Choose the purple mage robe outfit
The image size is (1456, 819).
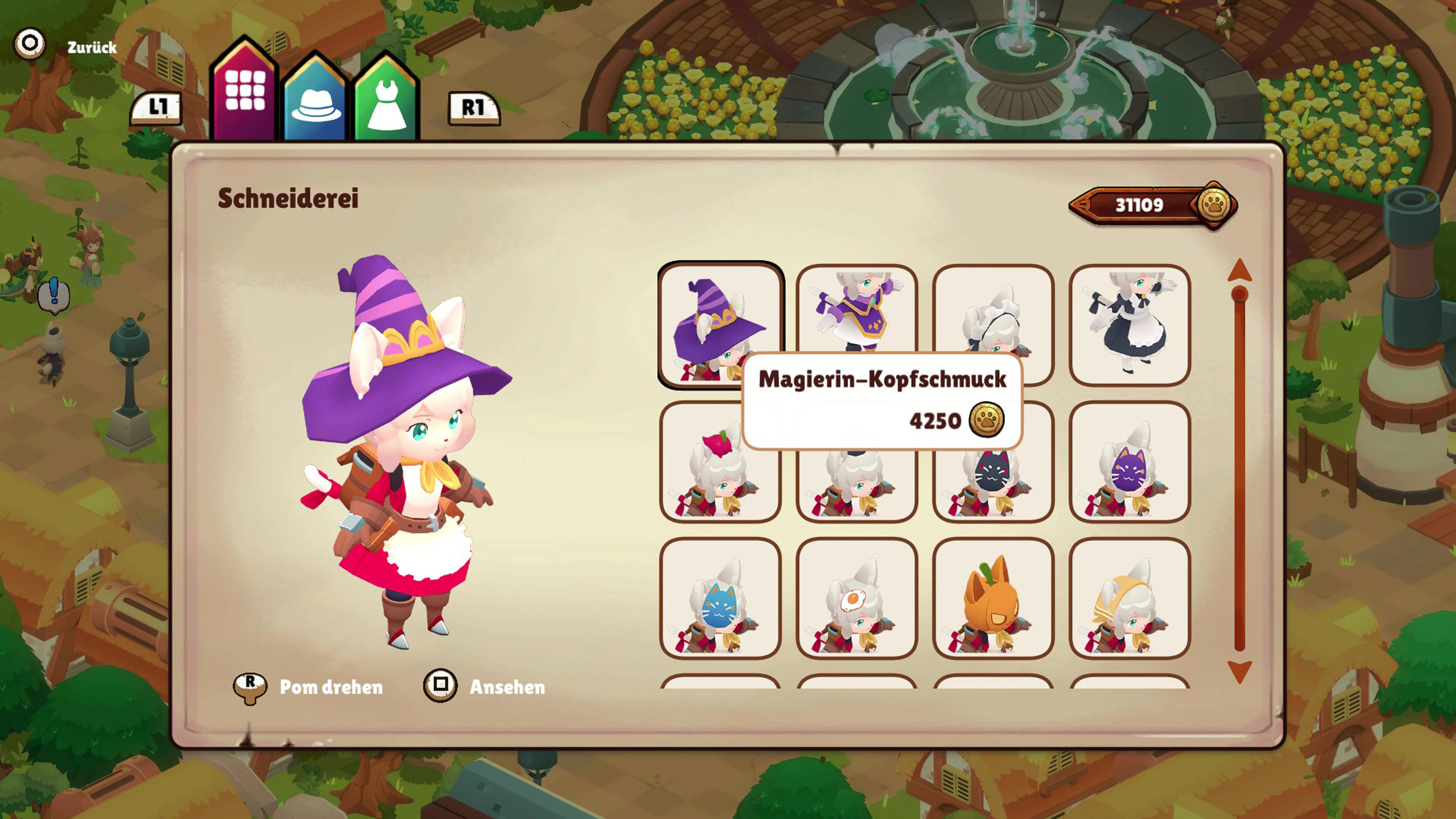tap(856, 308)
